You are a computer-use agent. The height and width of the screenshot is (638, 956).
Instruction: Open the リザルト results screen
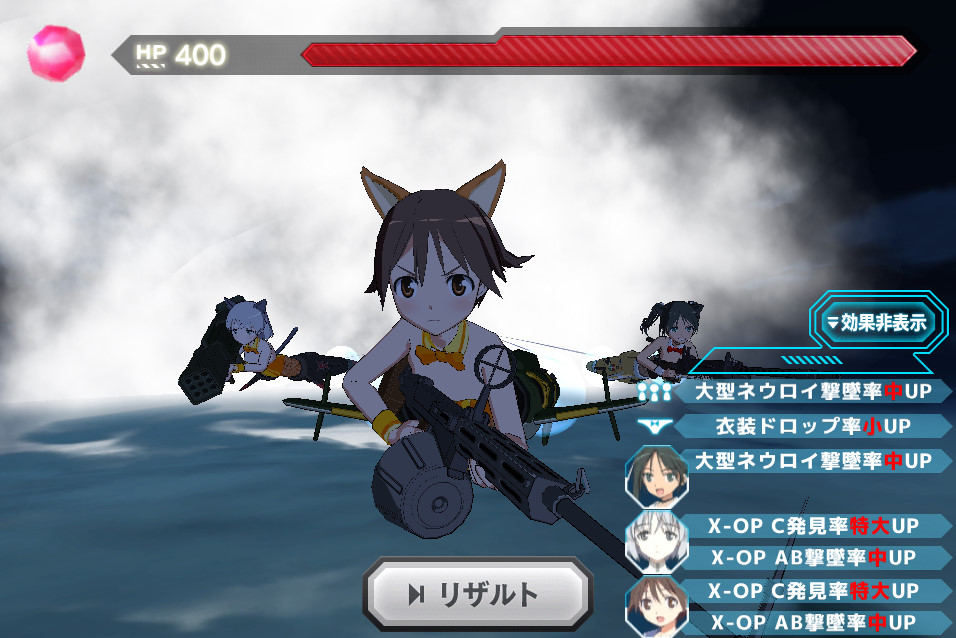474,595
